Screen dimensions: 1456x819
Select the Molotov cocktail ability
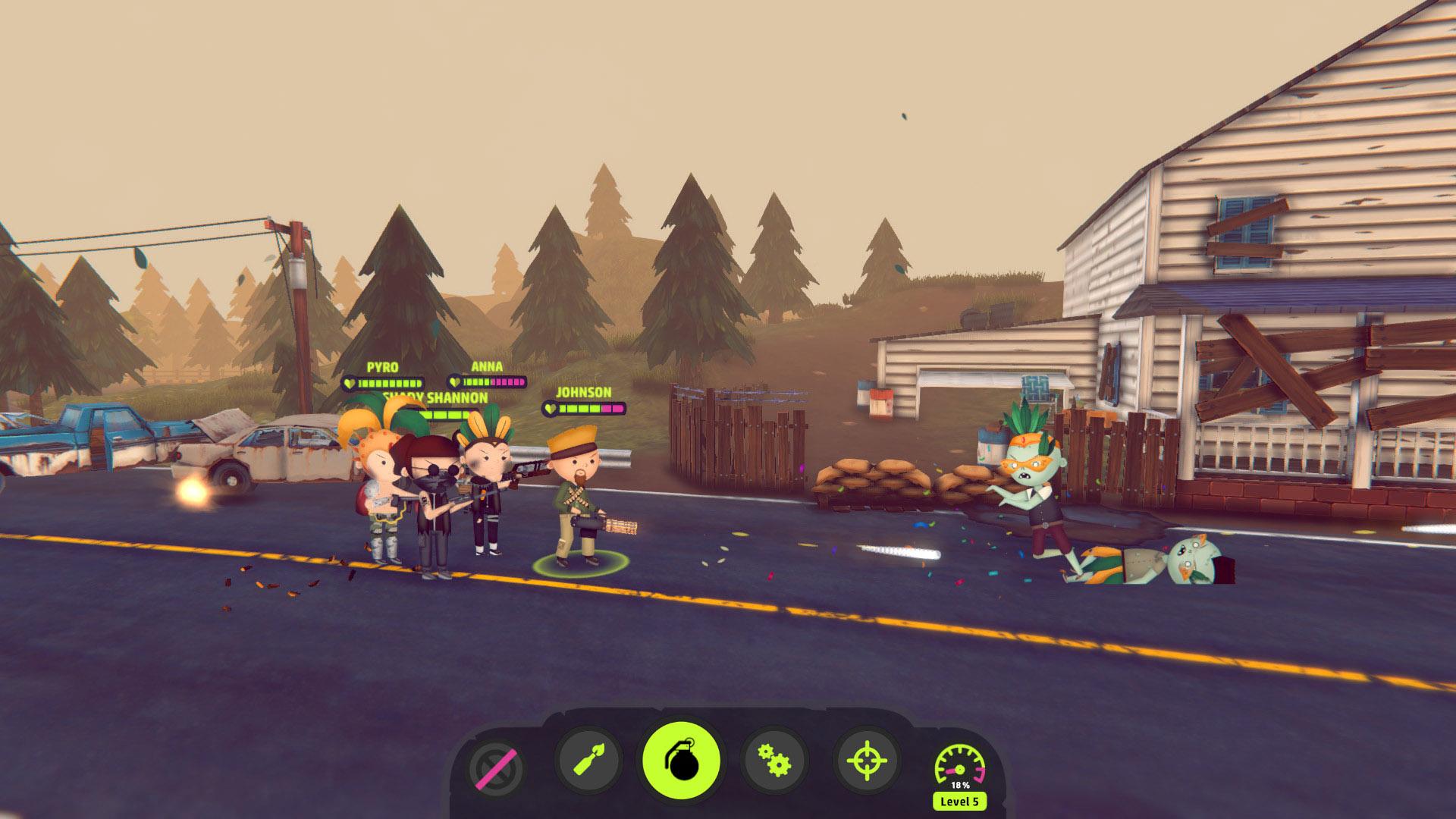tap(588, 761)
